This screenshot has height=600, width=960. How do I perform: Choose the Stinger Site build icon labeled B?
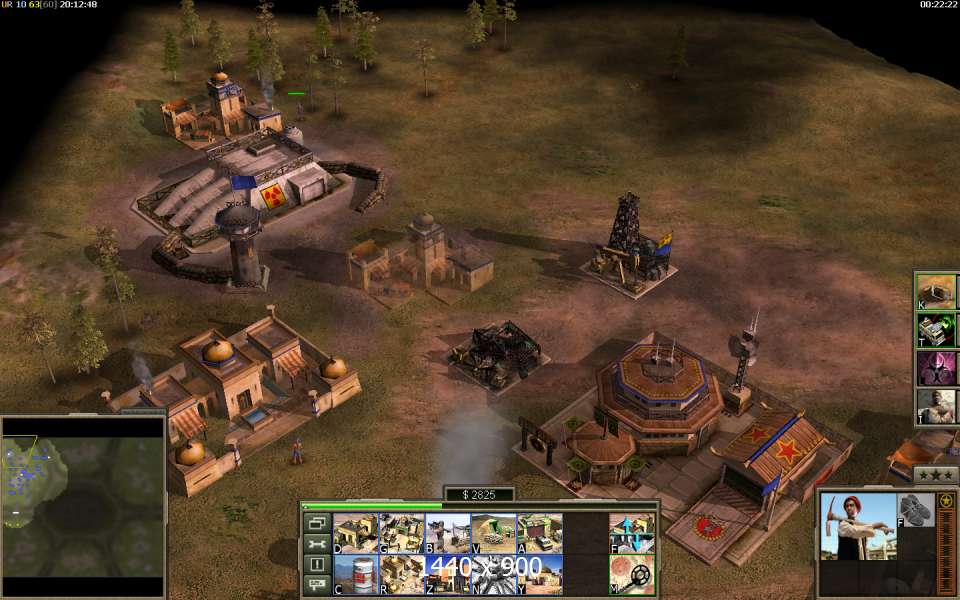click(x=447, y=534)
